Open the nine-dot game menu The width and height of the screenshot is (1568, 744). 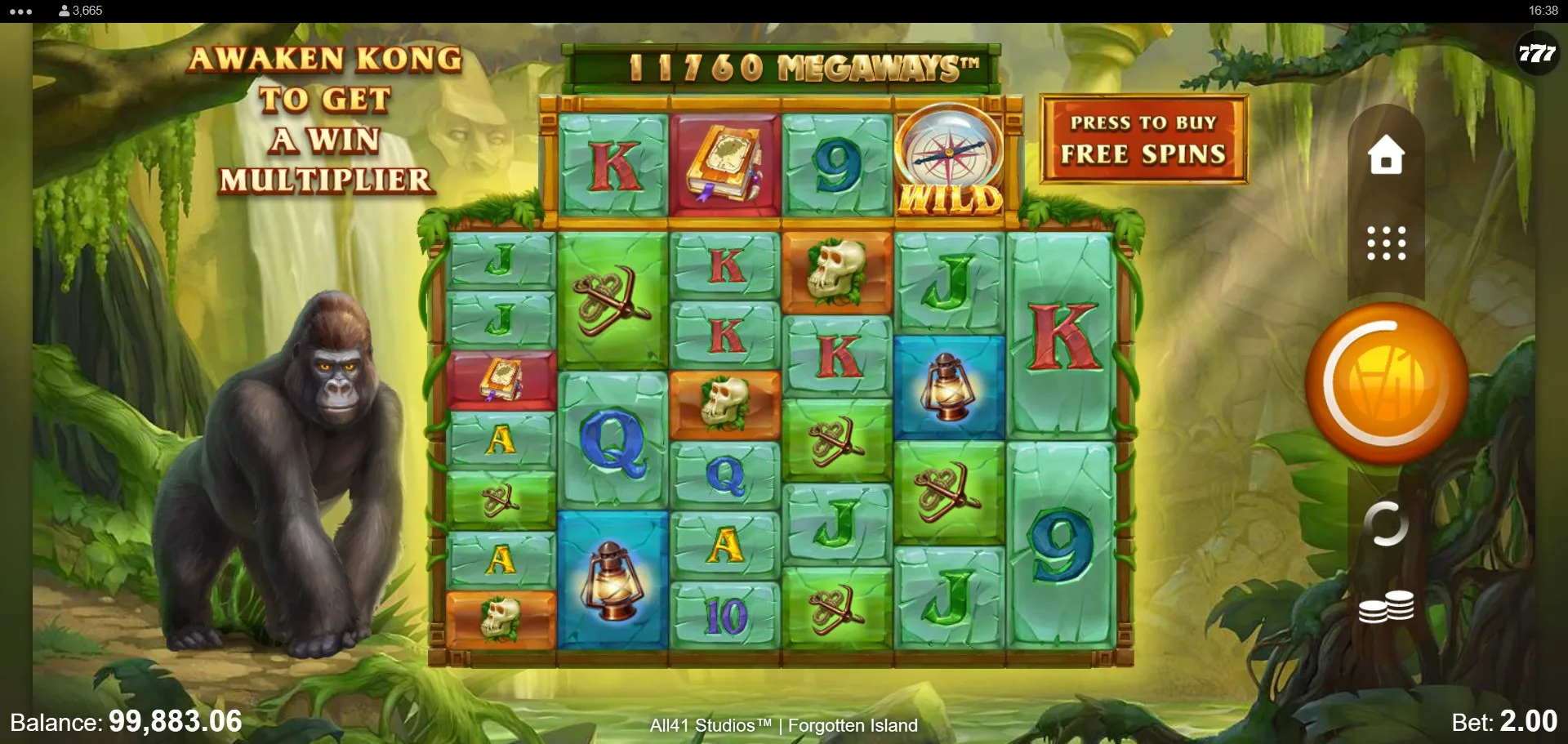tap(1386, 243)
